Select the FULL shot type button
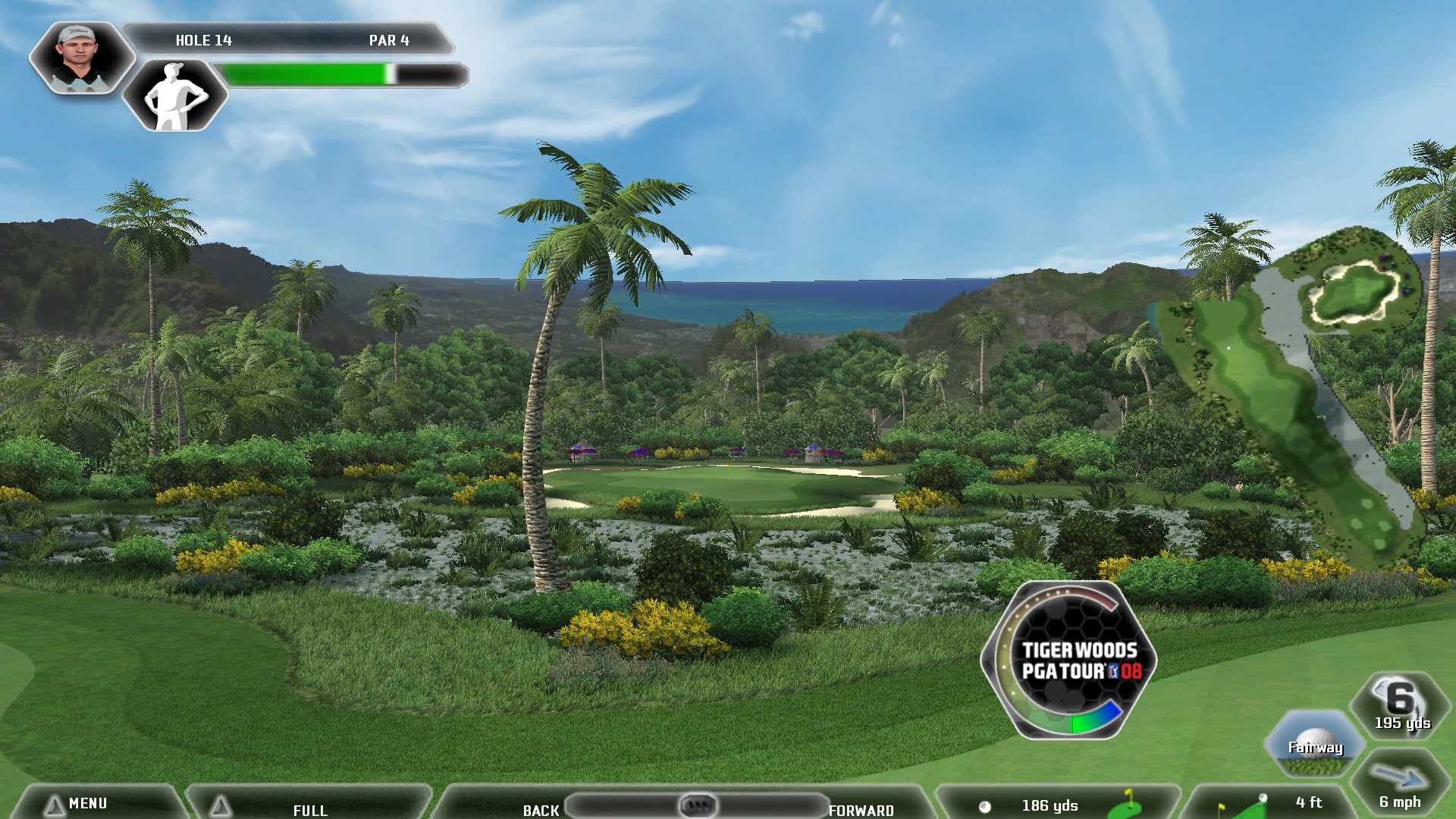 click(309, 808)
